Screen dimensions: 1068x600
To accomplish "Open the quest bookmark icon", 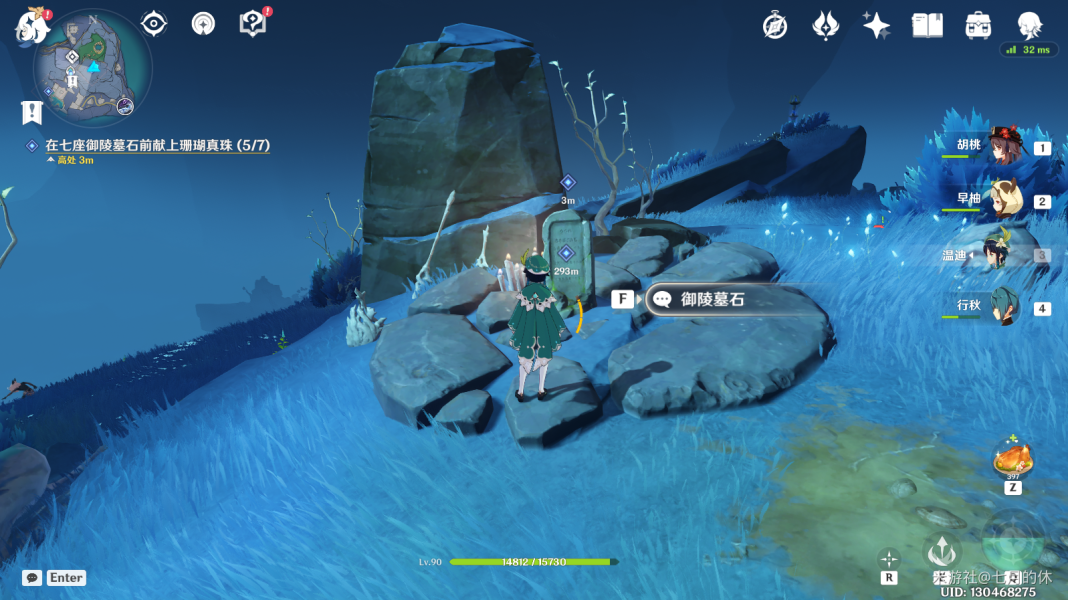I will (30, 111).
